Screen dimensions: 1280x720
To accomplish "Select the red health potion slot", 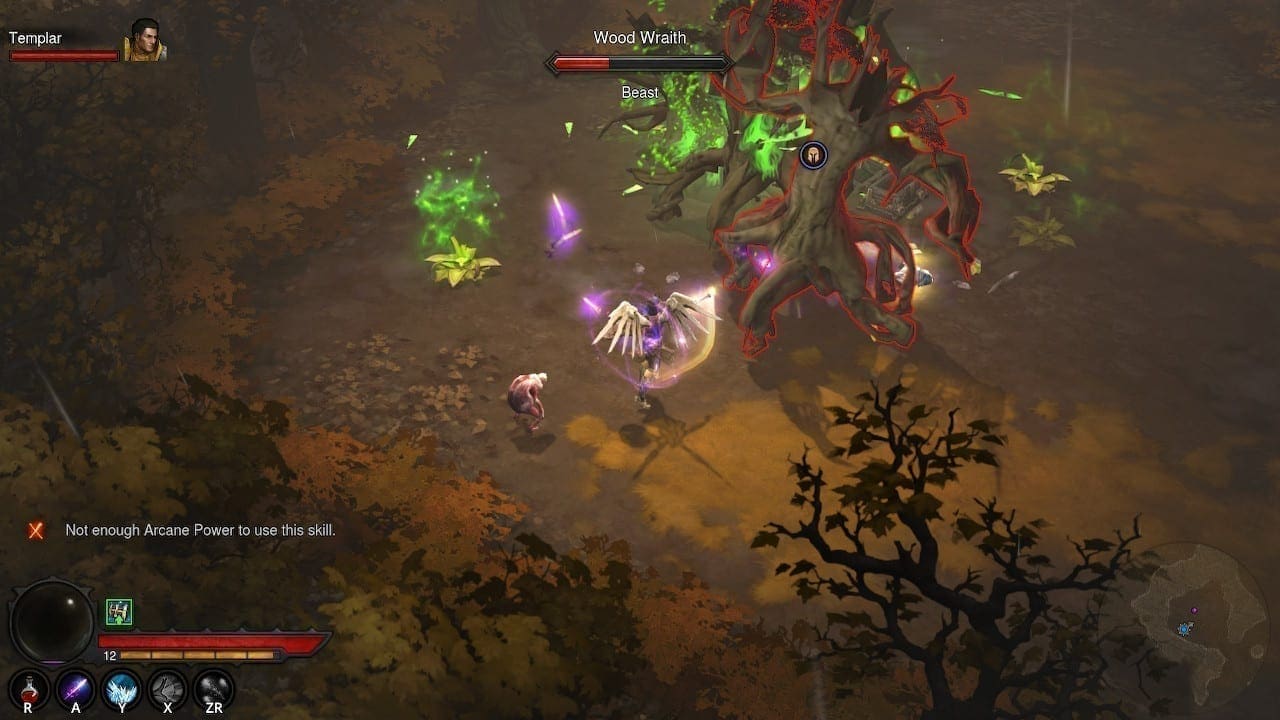I will click(x=28, y=689).
